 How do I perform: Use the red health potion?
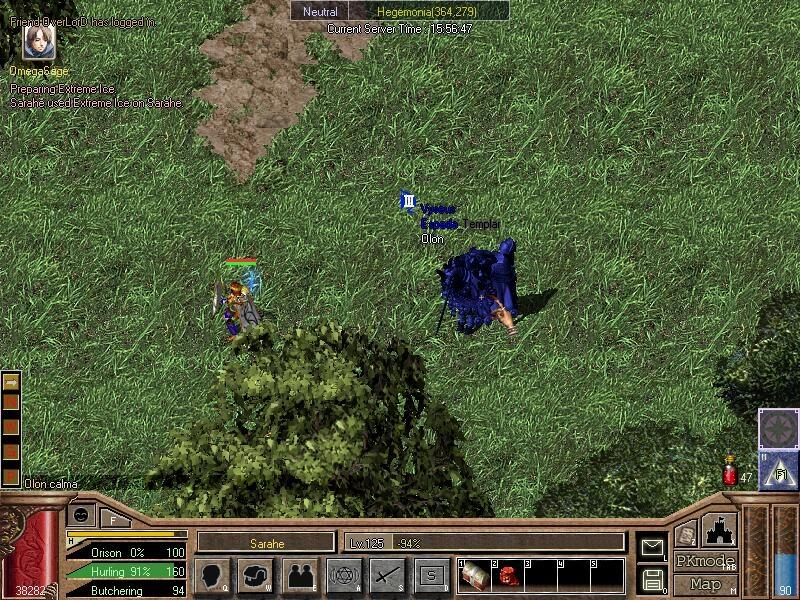731,475
